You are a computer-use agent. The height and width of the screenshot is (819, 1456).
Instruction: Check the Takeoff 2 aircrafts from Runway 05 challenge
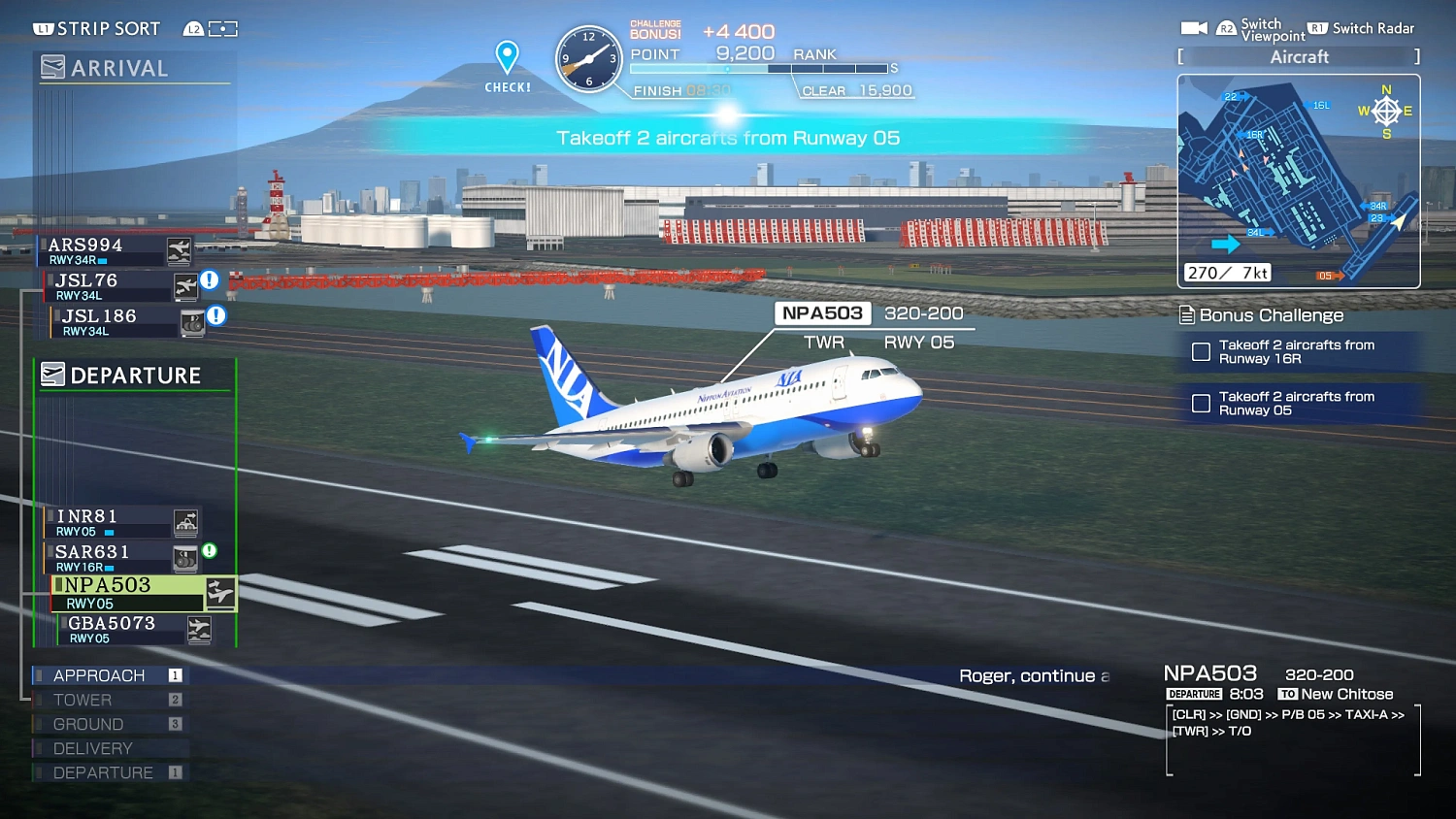[1201, 404]
